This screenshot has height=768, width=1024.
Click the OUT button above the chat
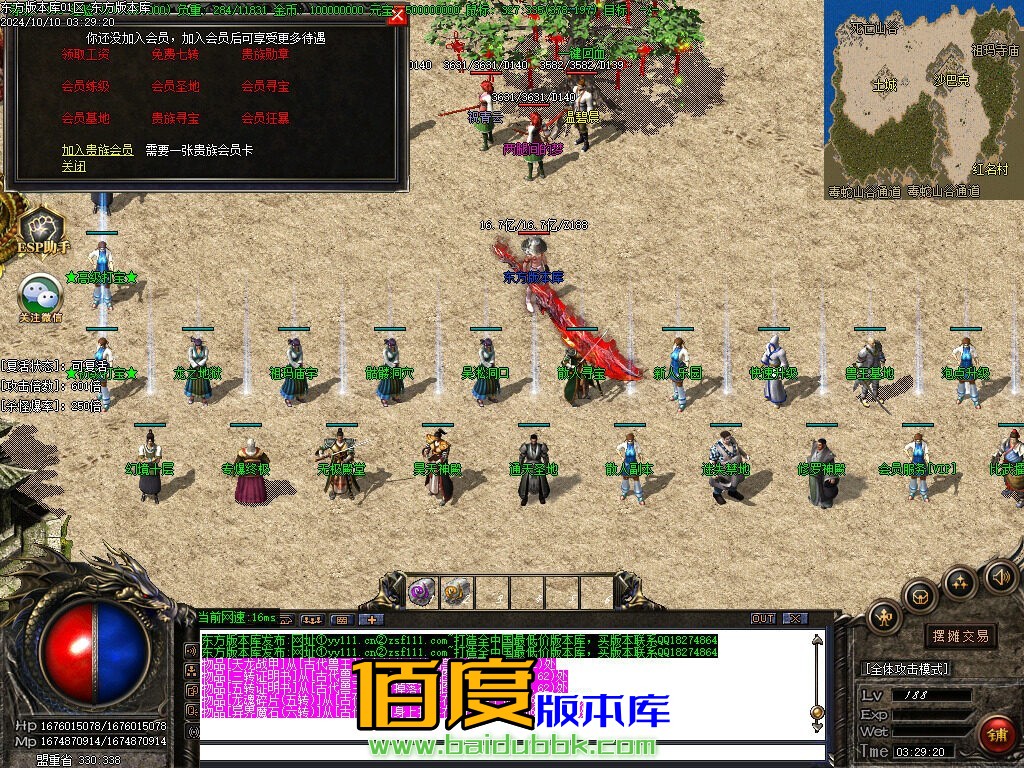(x=763, y=618)
